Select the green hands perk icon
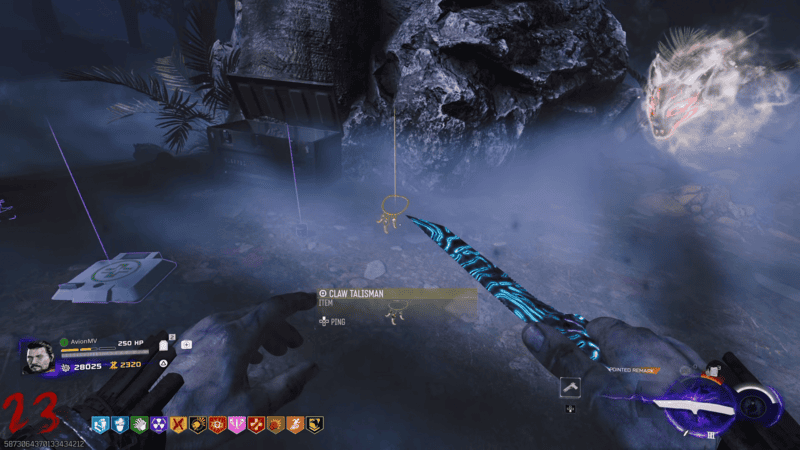The height and width of the screenshot is (450, 800). 139,425
